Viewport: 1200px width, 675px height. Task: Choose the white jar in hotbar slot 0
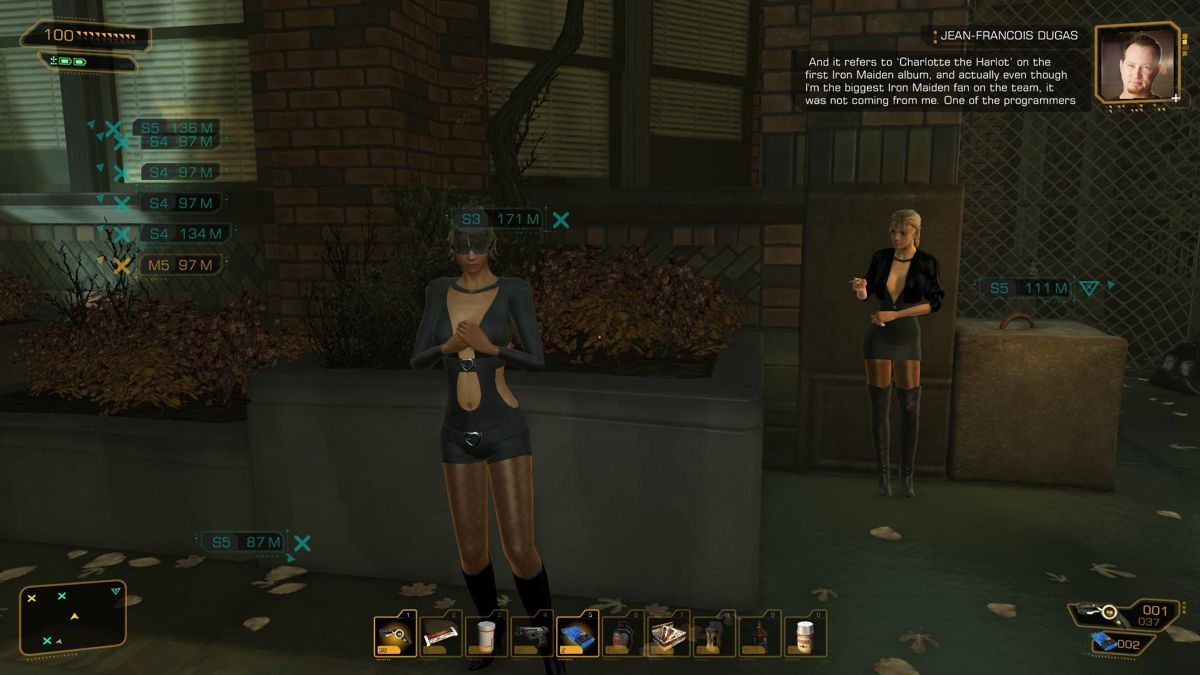805,634
